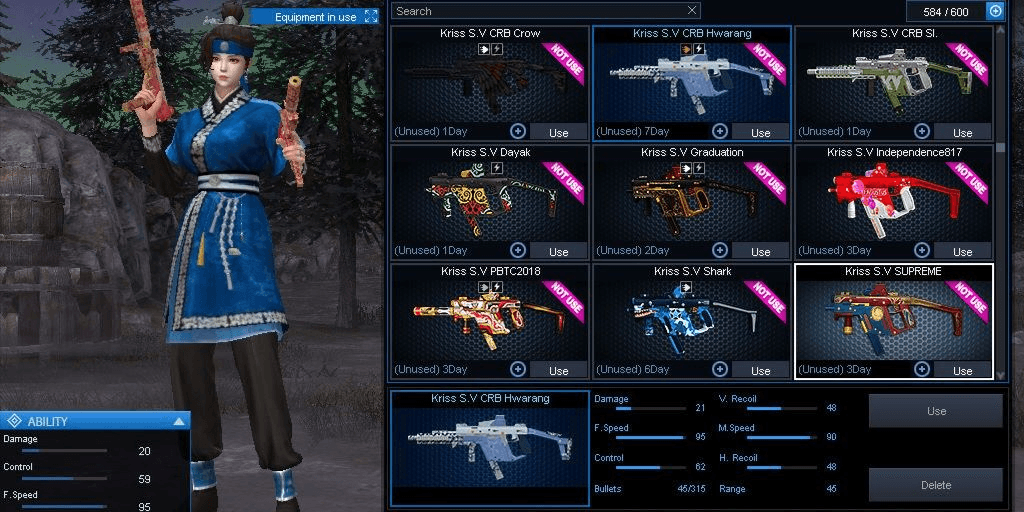Choose the Kriss S.V Graduation weapon
The width and height of the screenshot is (1024, 512).
(x=691, y=200)
